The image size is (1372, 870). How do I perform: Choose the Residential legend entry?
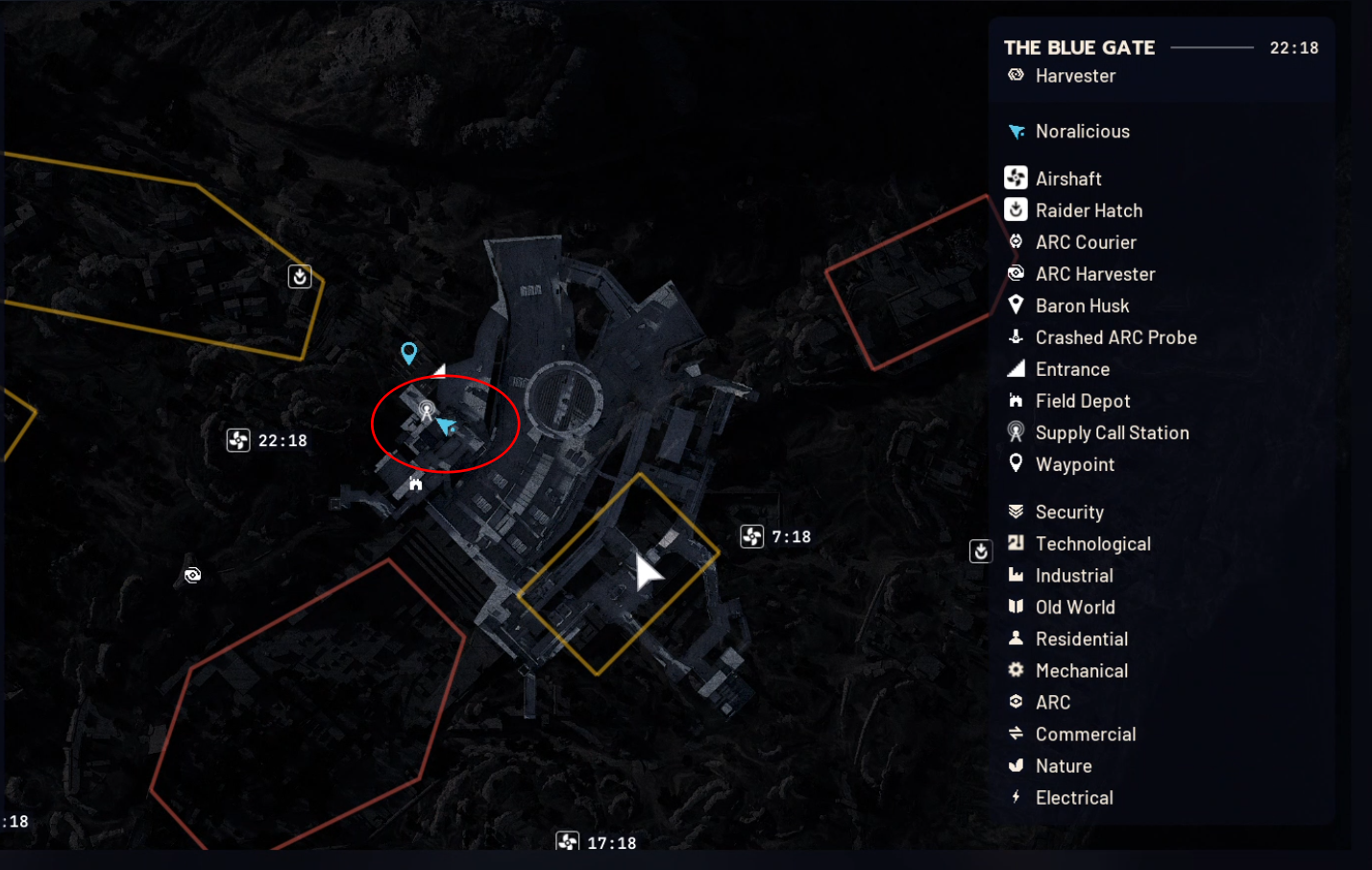[1081, 639]
